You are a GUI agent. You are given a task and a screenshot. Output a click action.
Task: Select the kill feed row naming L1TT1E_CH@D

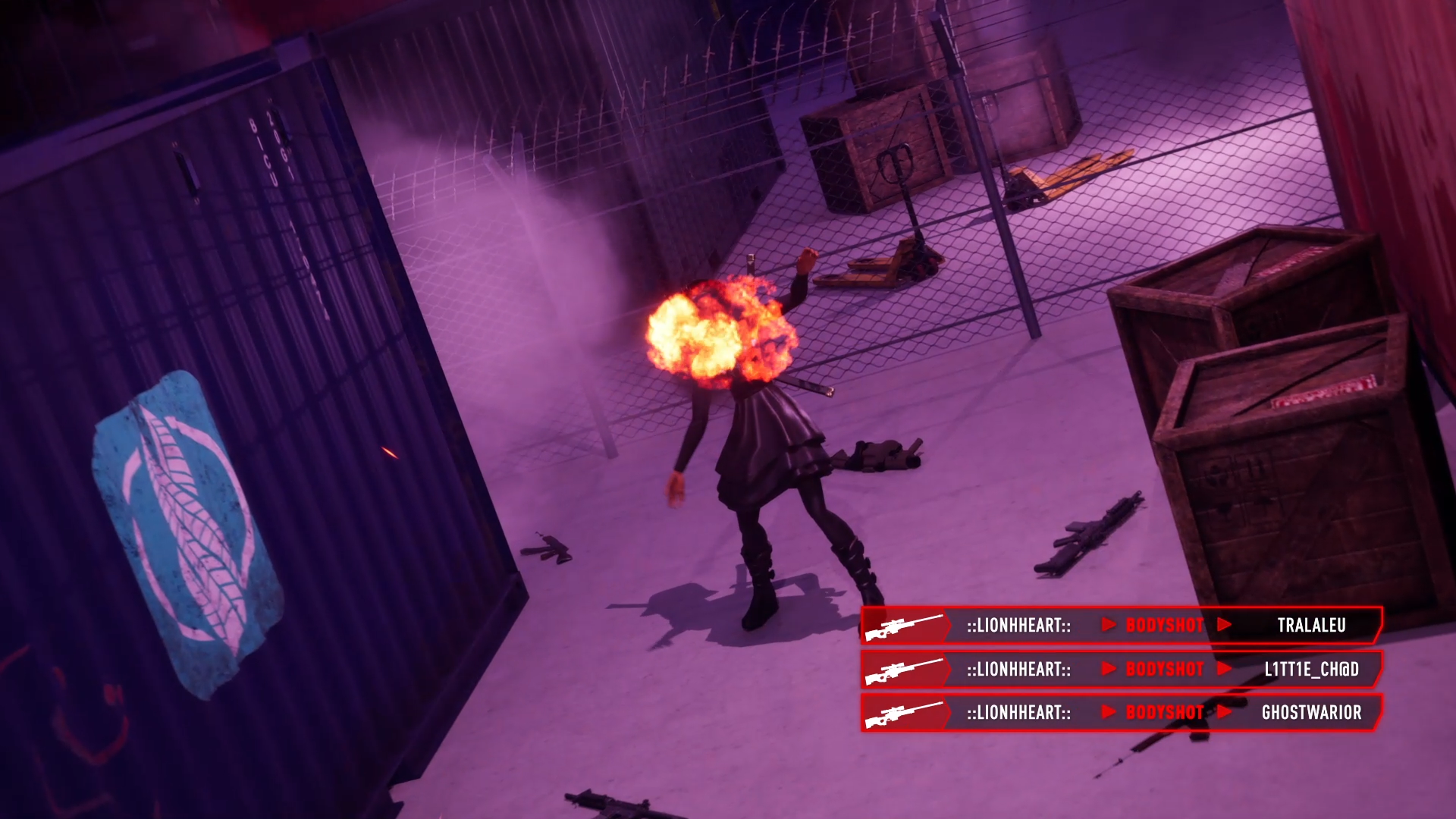[x=1122, y=669]
